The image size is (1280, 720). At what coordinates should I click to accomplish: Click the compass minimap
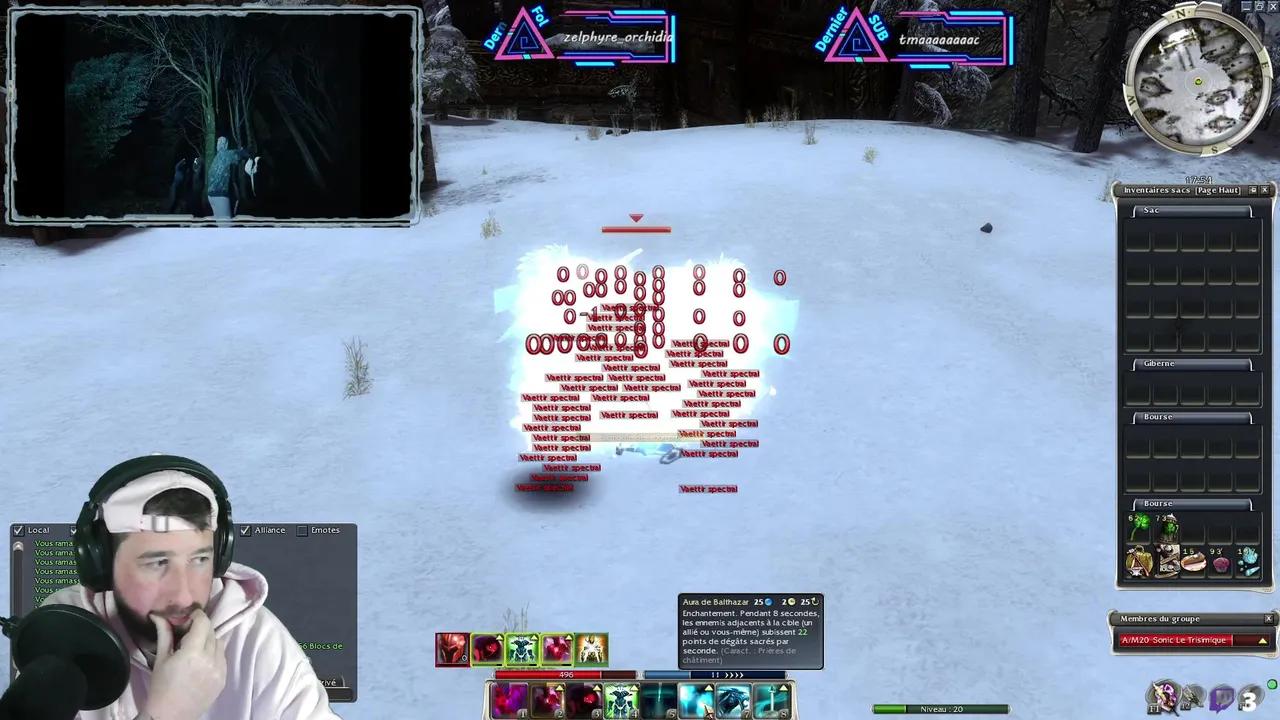pos(1197,80)
